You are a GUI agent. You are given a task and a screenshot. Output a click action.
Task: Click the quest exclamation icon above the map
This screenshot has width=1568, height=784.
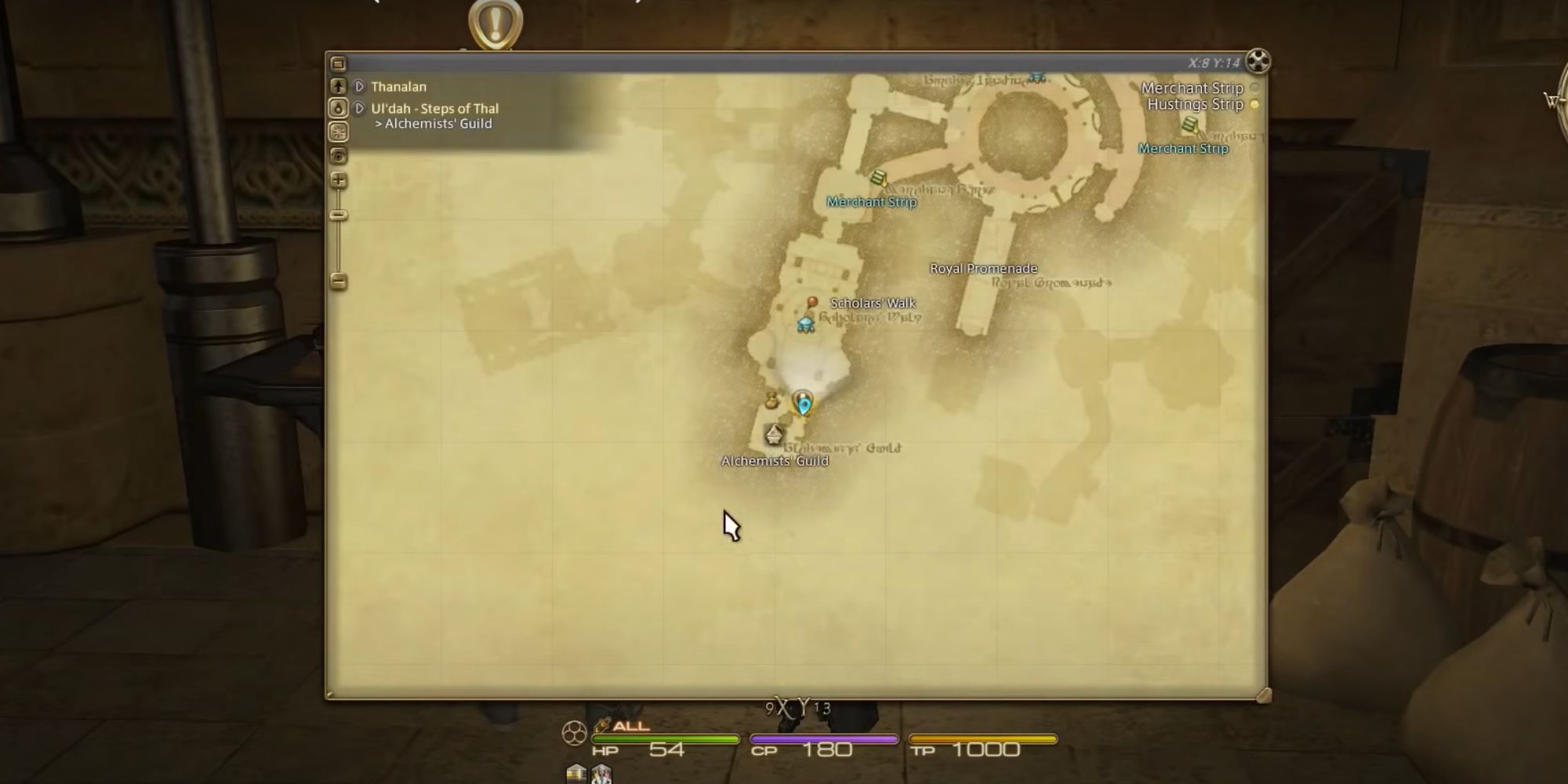[495, 24]
